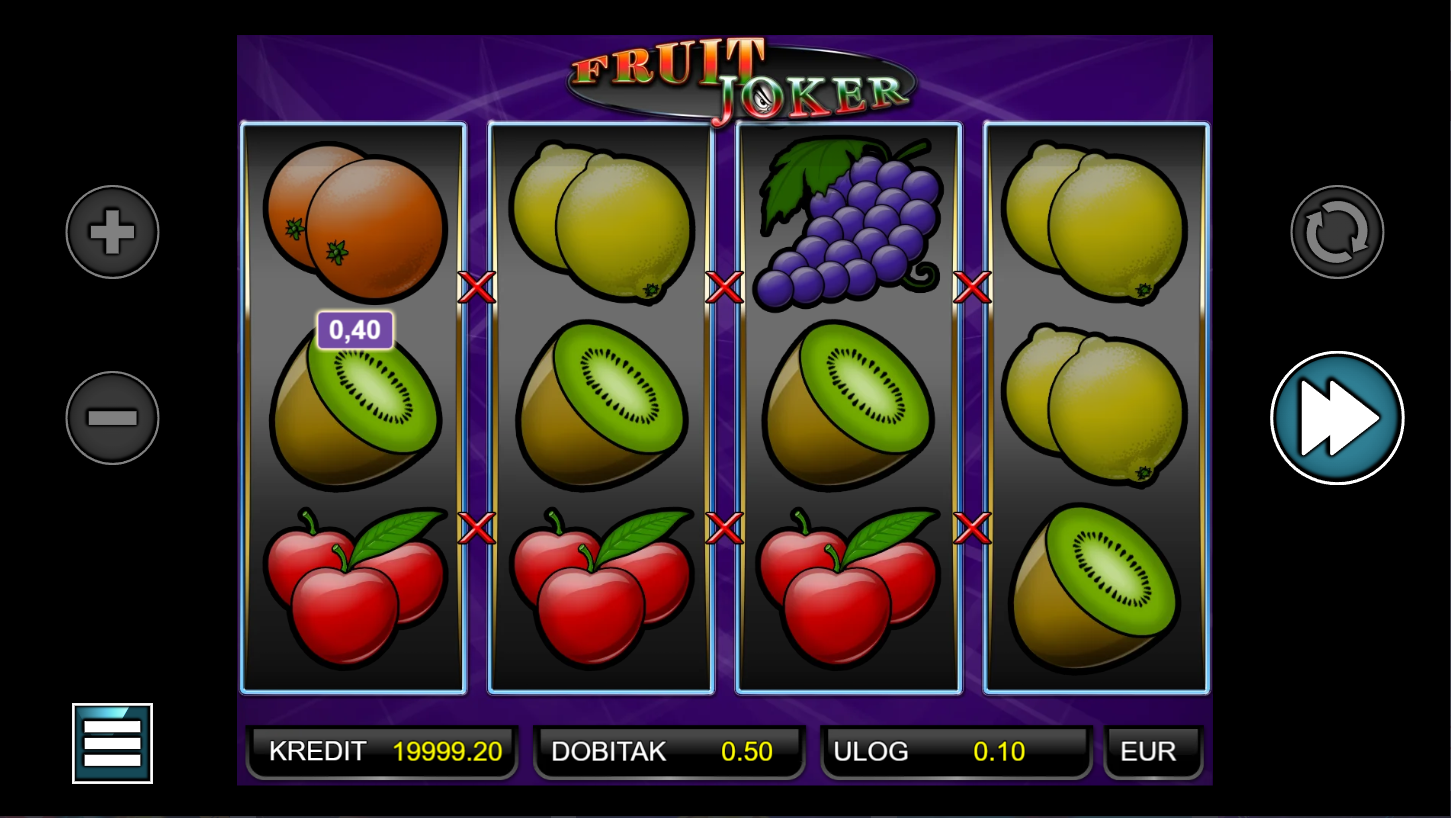Toggle autoplay with the circular arrows button

pos(1337,232)
